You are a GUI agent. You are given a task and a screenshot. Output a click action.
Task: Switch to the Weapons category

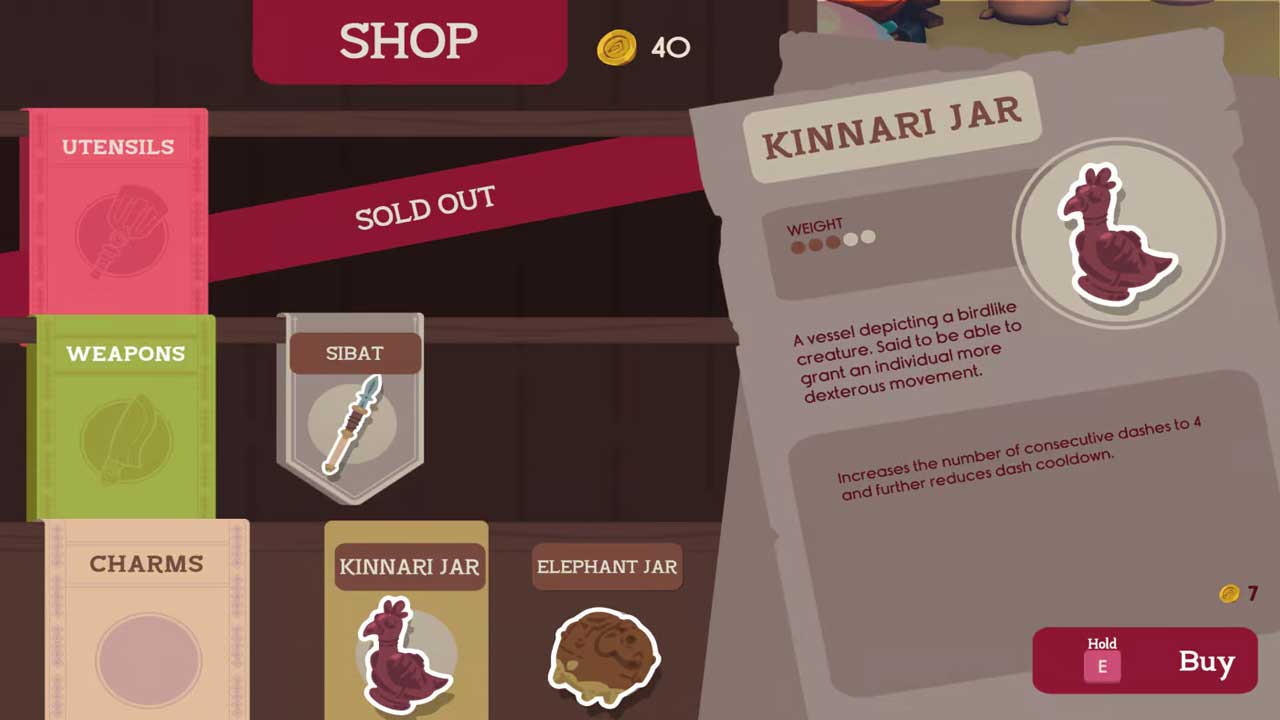tap(125, 415)
